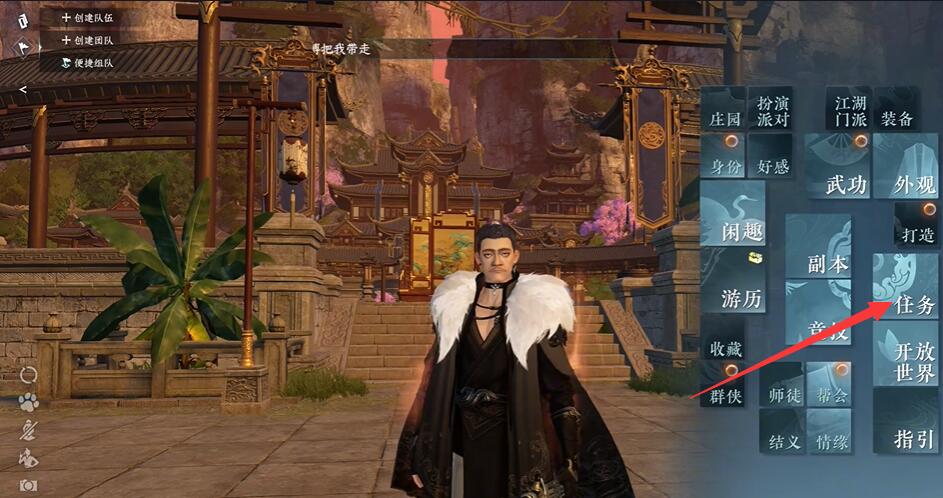
Task: Choose the 扮演派对 roleplay party button
Action: click(x=772, y=110)
